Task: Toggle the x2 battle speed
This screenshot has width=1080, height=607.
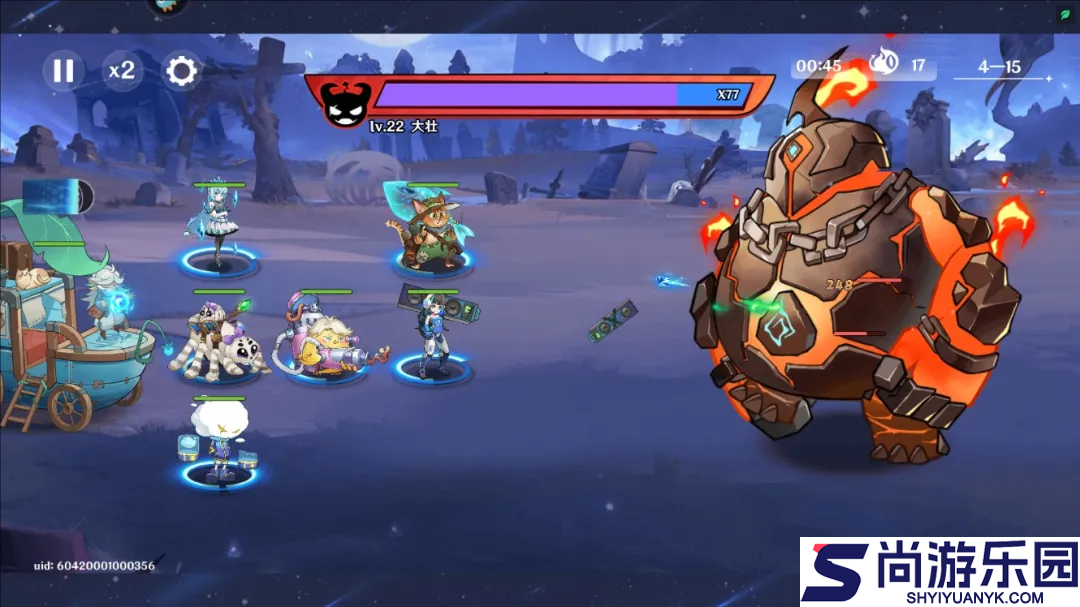Action: click(122, 70)
